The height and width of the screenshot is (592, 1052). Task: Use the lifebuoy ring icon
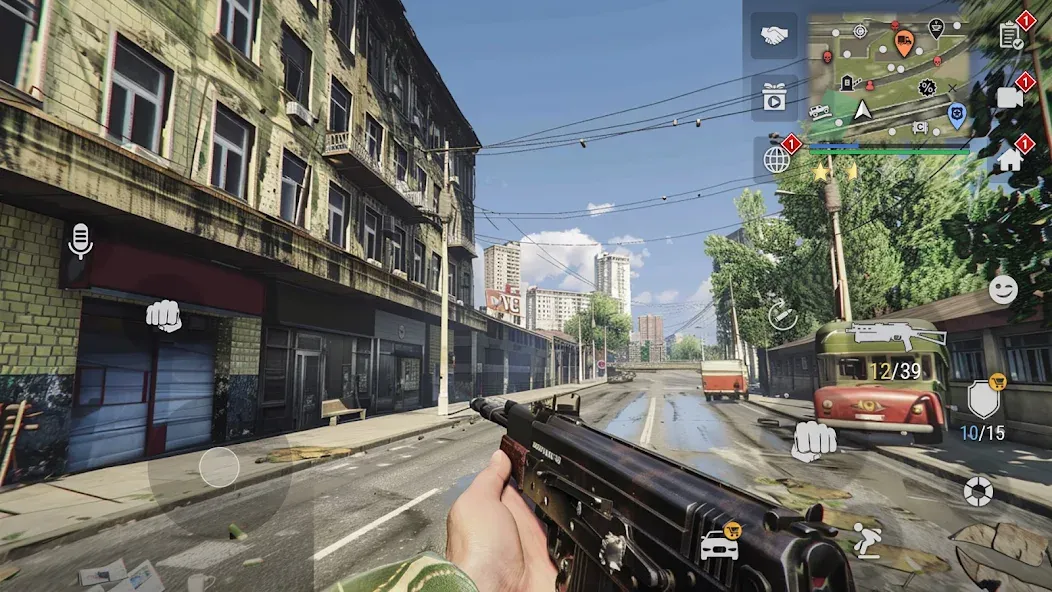tap(978, 490)
